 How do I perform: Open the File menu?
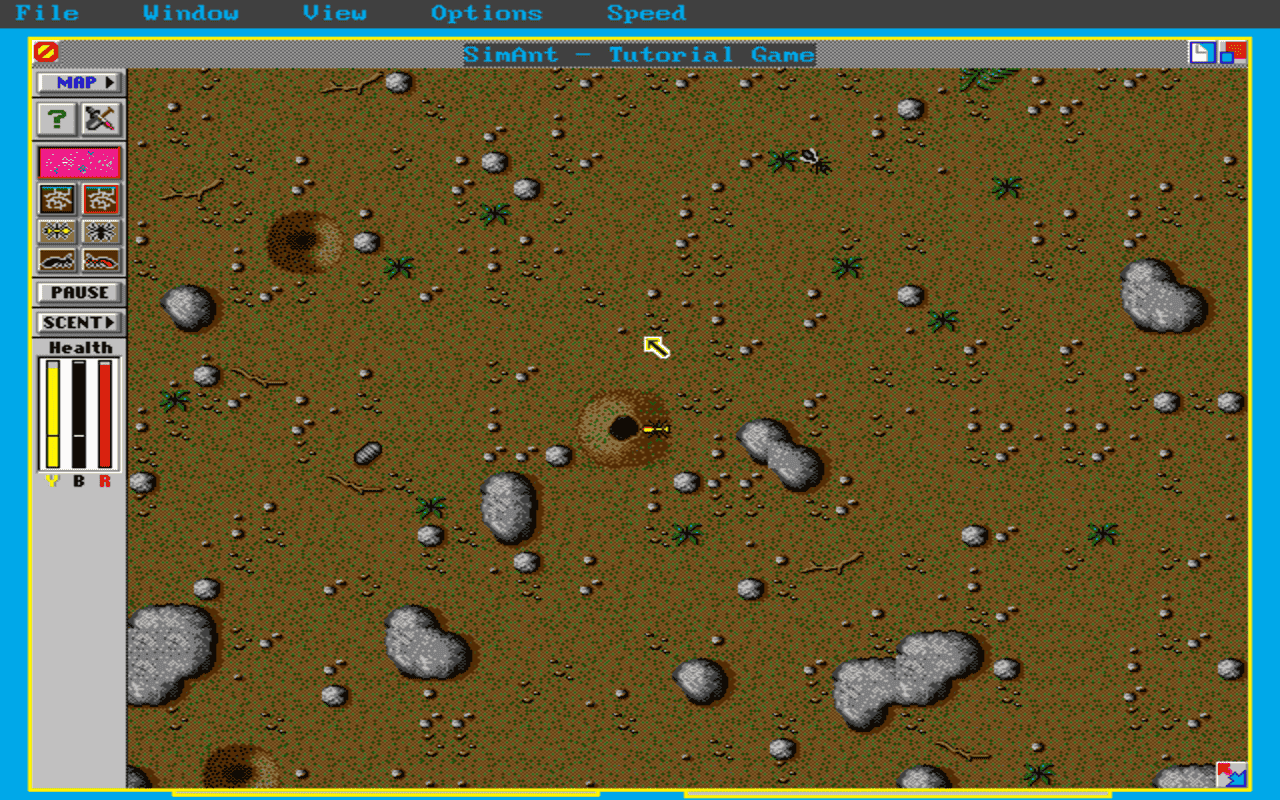coord(47,13)
